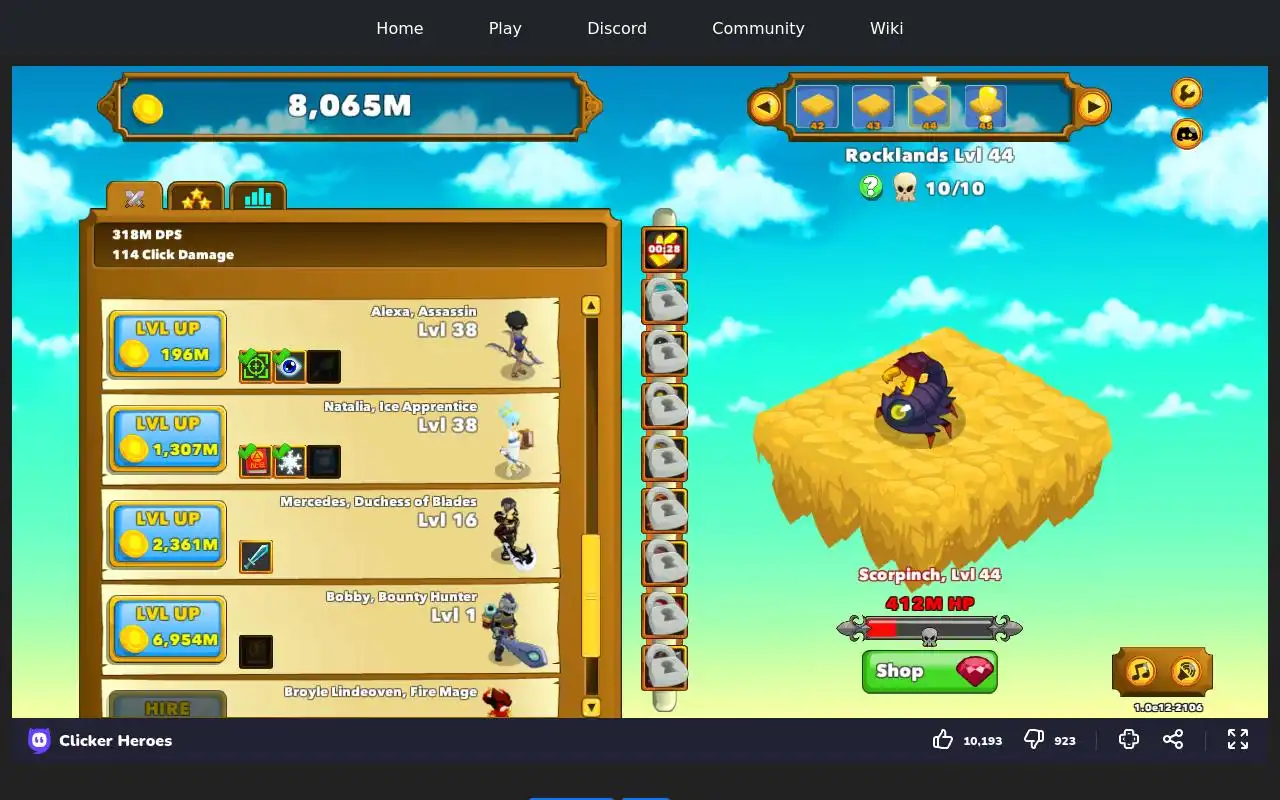Select zone 43 tile
Viewport: 1280px width, 800px height.
coord(873,107)
